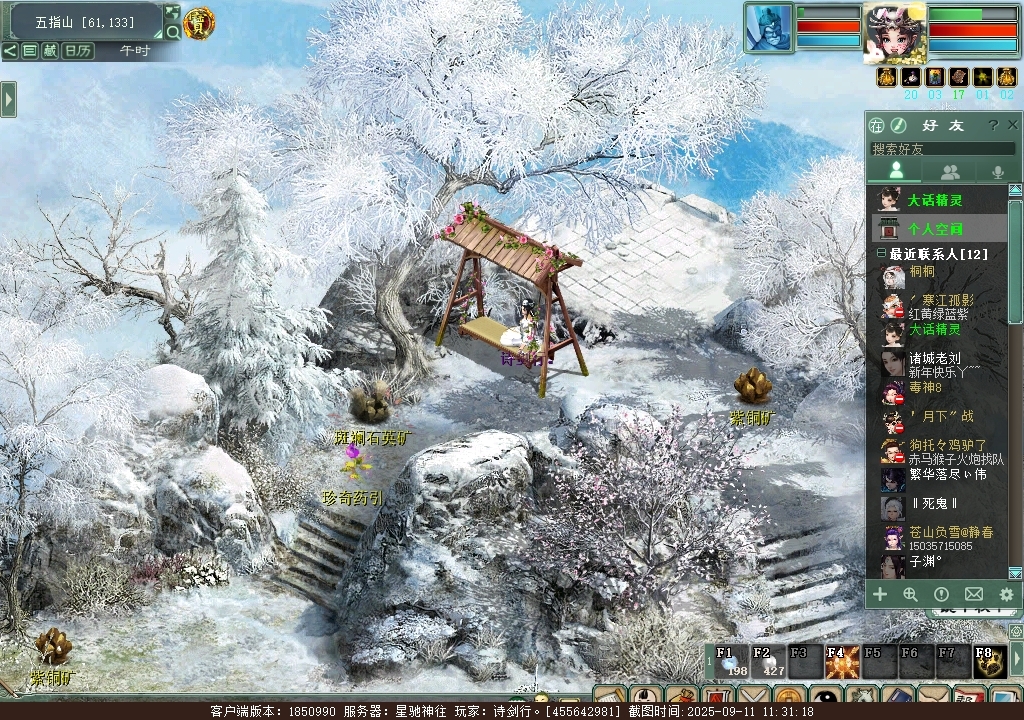Switch to the microphone voice tab
Viewport: 1024px width, 720px height.
(x=997, y=172)
